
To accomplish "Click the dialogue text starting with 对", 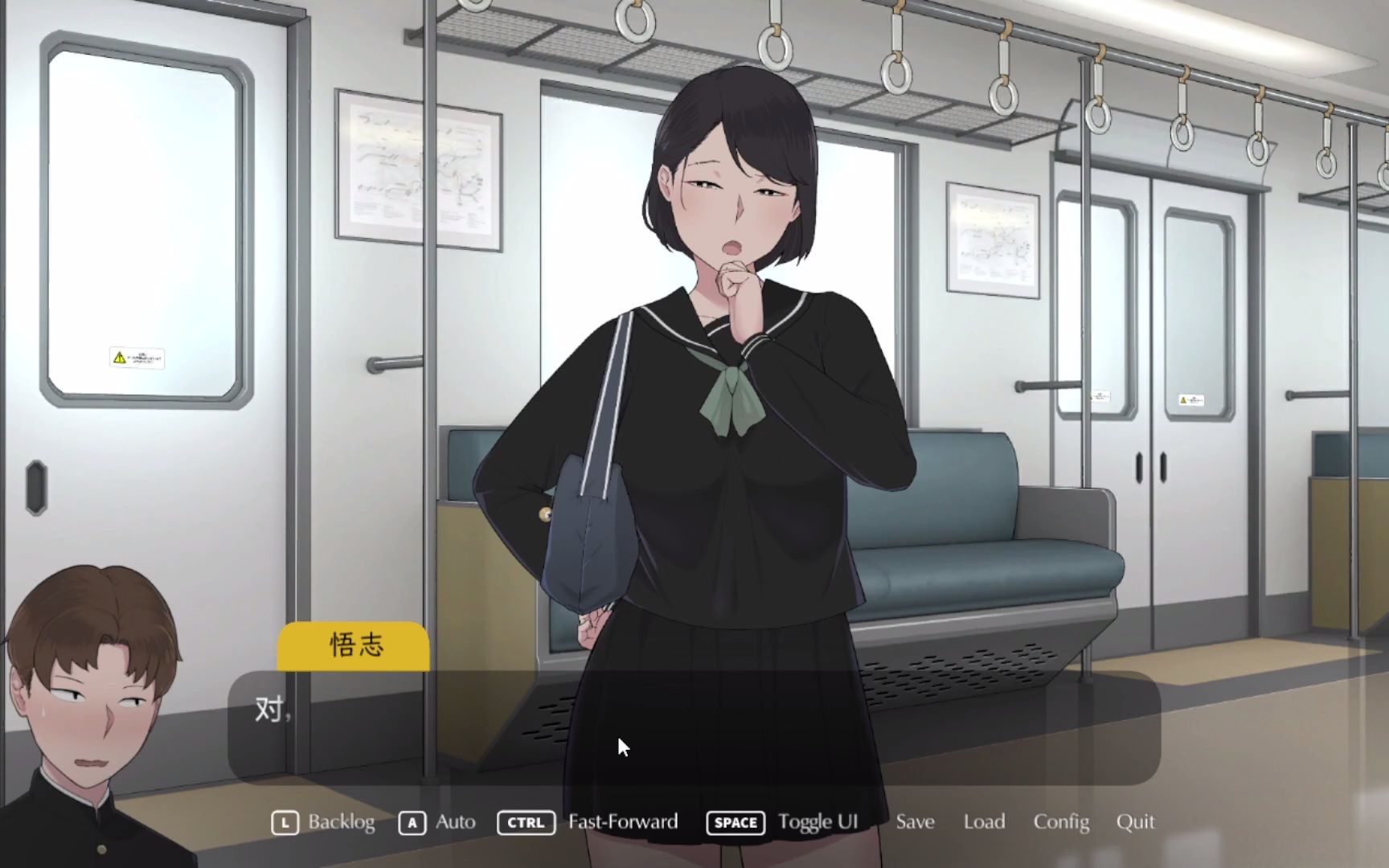I will (270, 710).
